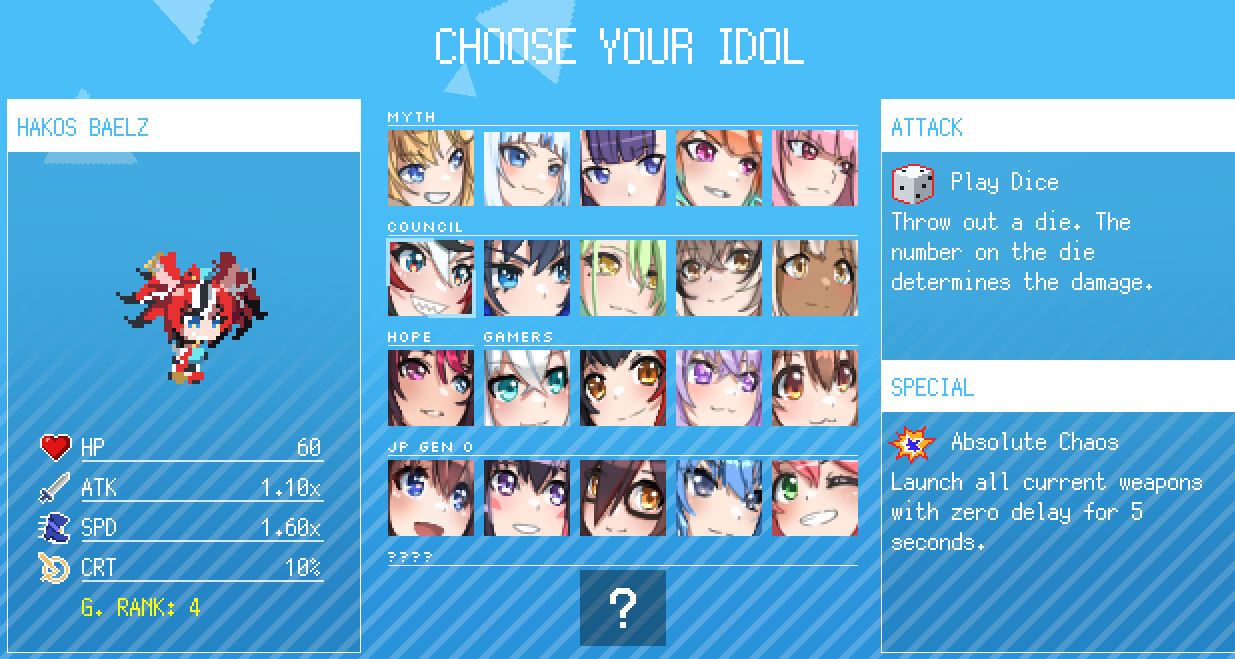Select Amelia Watson's blonde portrait

coord(431,168)
